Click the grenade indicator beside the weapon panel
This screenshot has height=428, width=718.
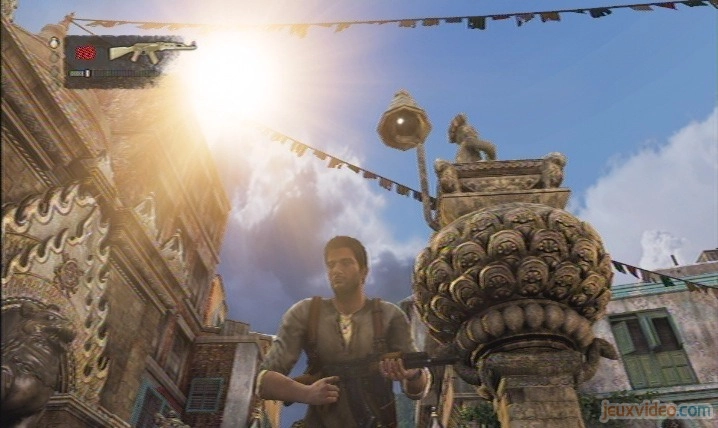pyautogui.click(x=54, y=43)
